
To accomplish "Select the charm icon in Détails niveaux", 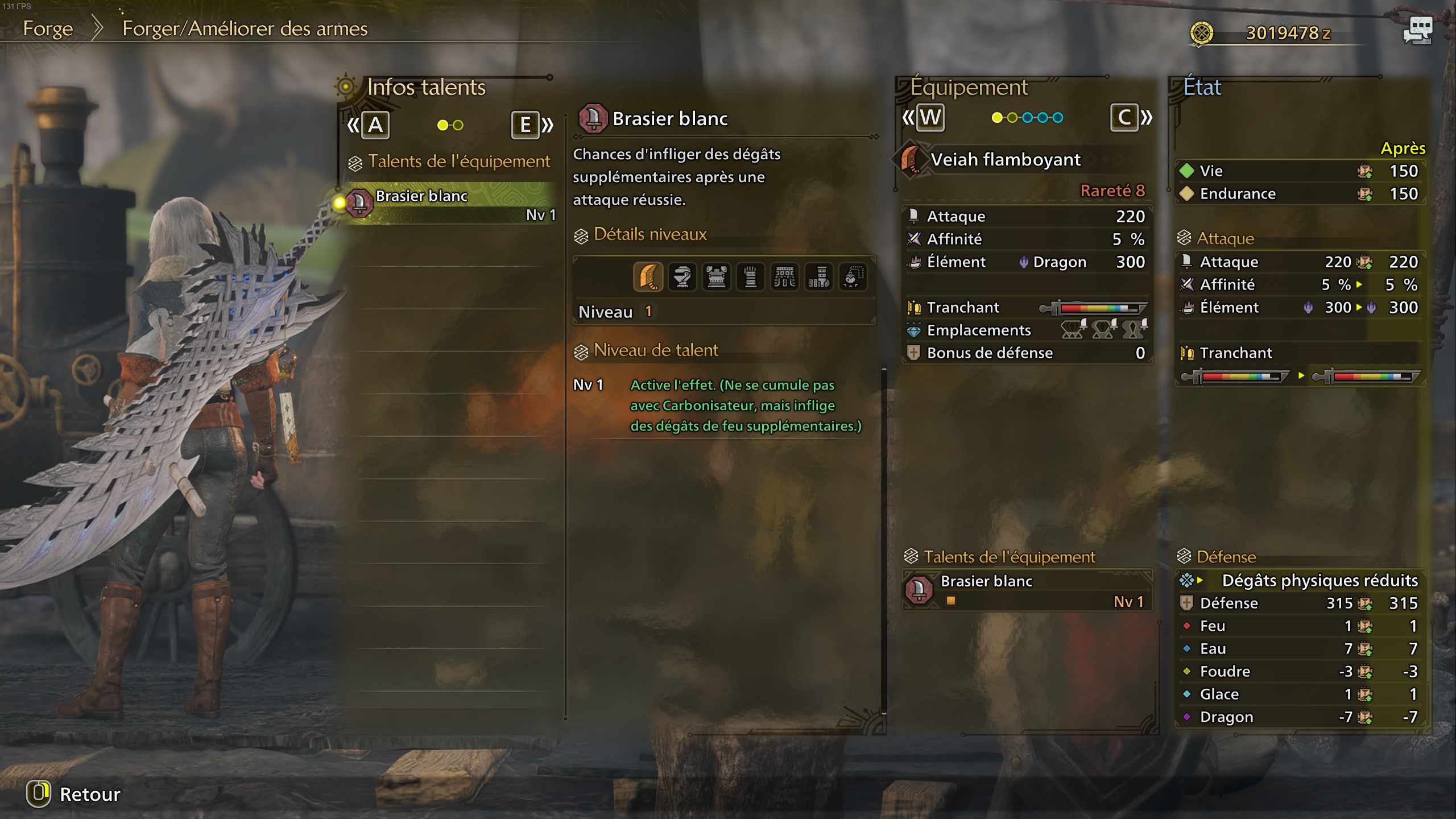I will click(x=854, y=277).
